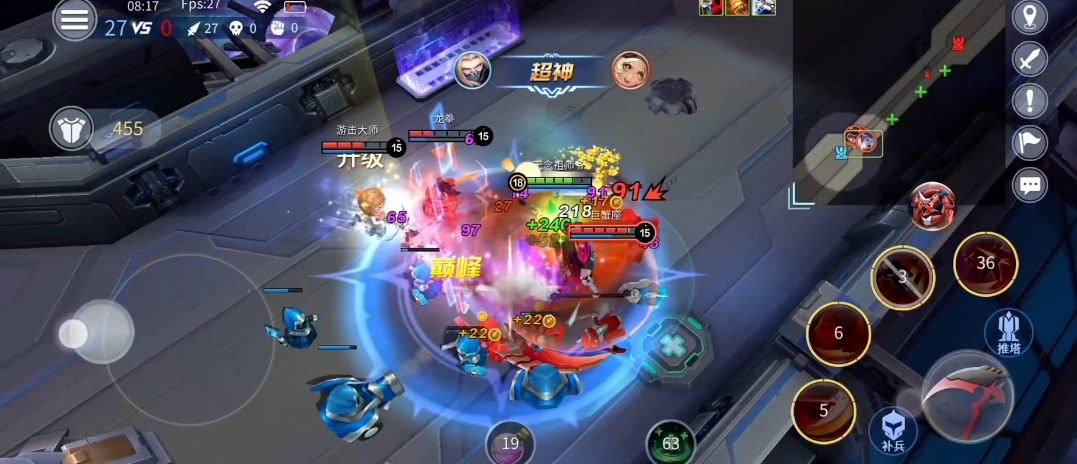Activate the skill showing cooldown 36
Image resolution: width=1077 pixels, height=464 pixels.
(985, 264)
